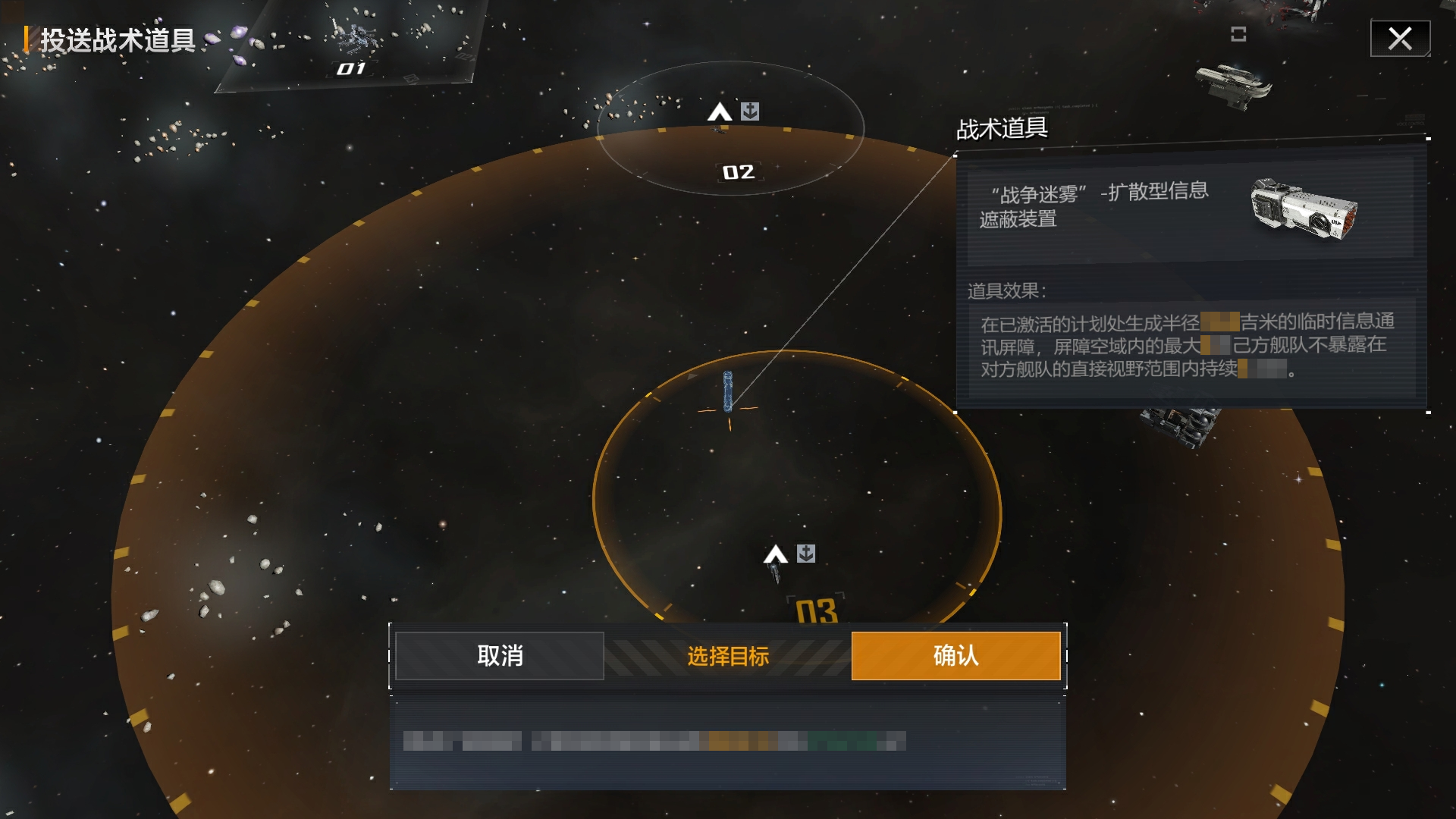The height and width of the screenshot is (819, 1456).
Task: Close the tactical item screen with X
Action: point(1400,39)
